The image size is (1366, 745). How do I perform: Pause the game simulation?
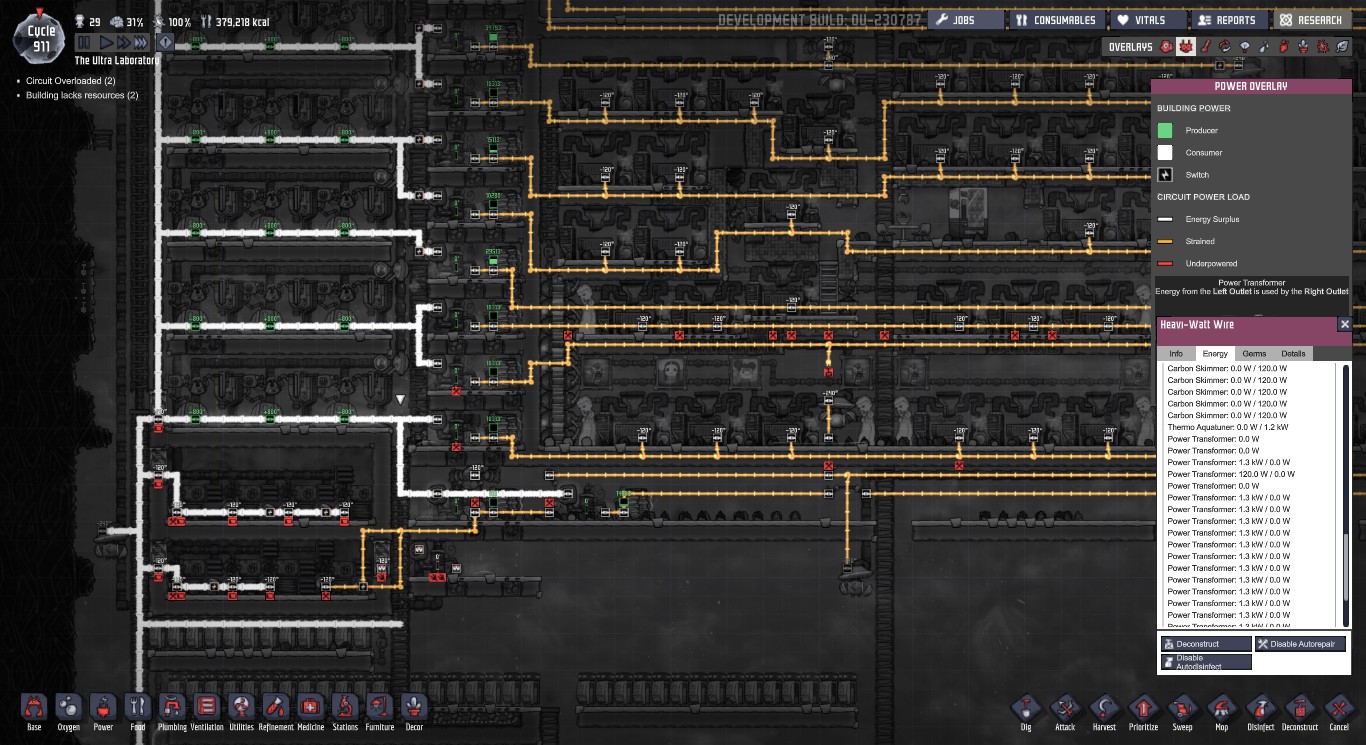click(84, 42)
